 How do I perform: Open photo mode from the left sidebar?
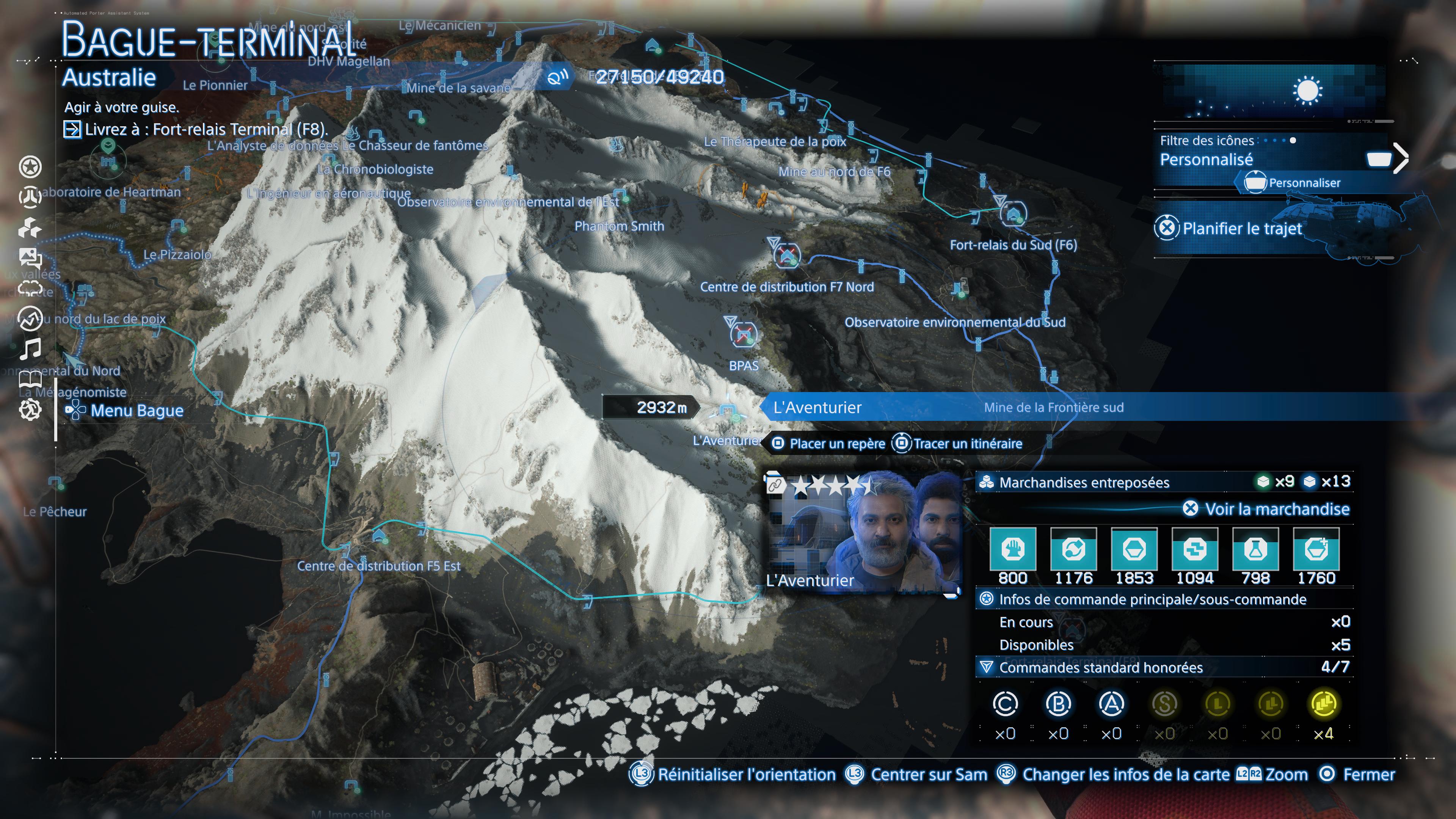pos(31,258)
